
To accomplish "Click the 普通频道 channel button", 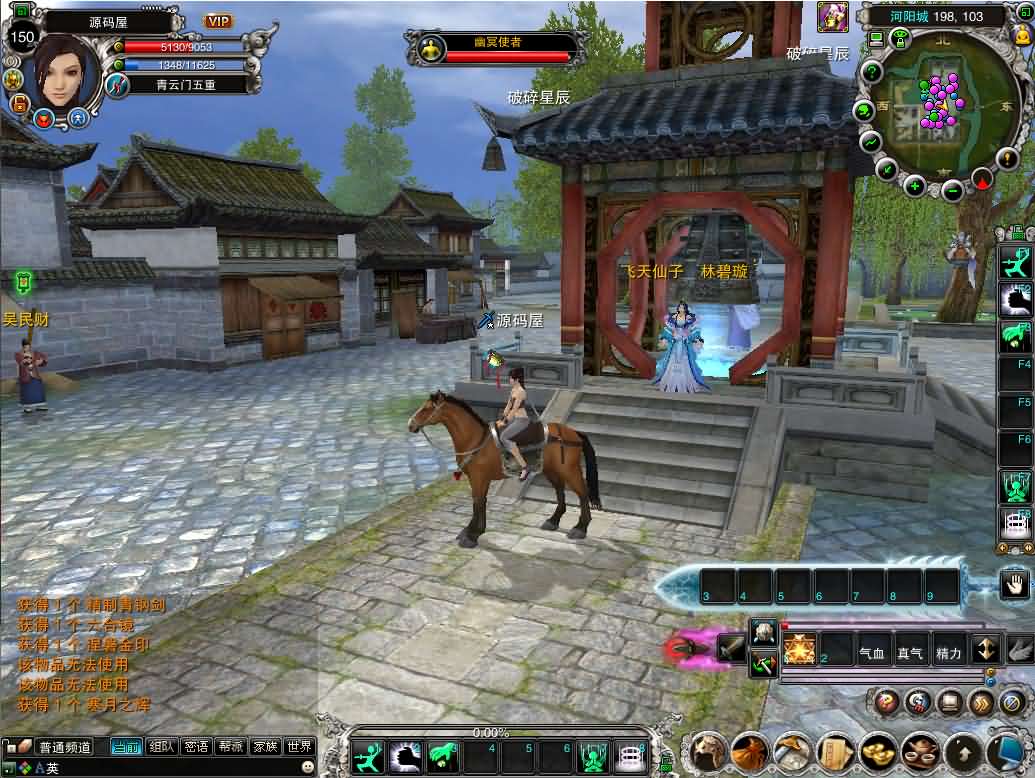I will [64, 746].
